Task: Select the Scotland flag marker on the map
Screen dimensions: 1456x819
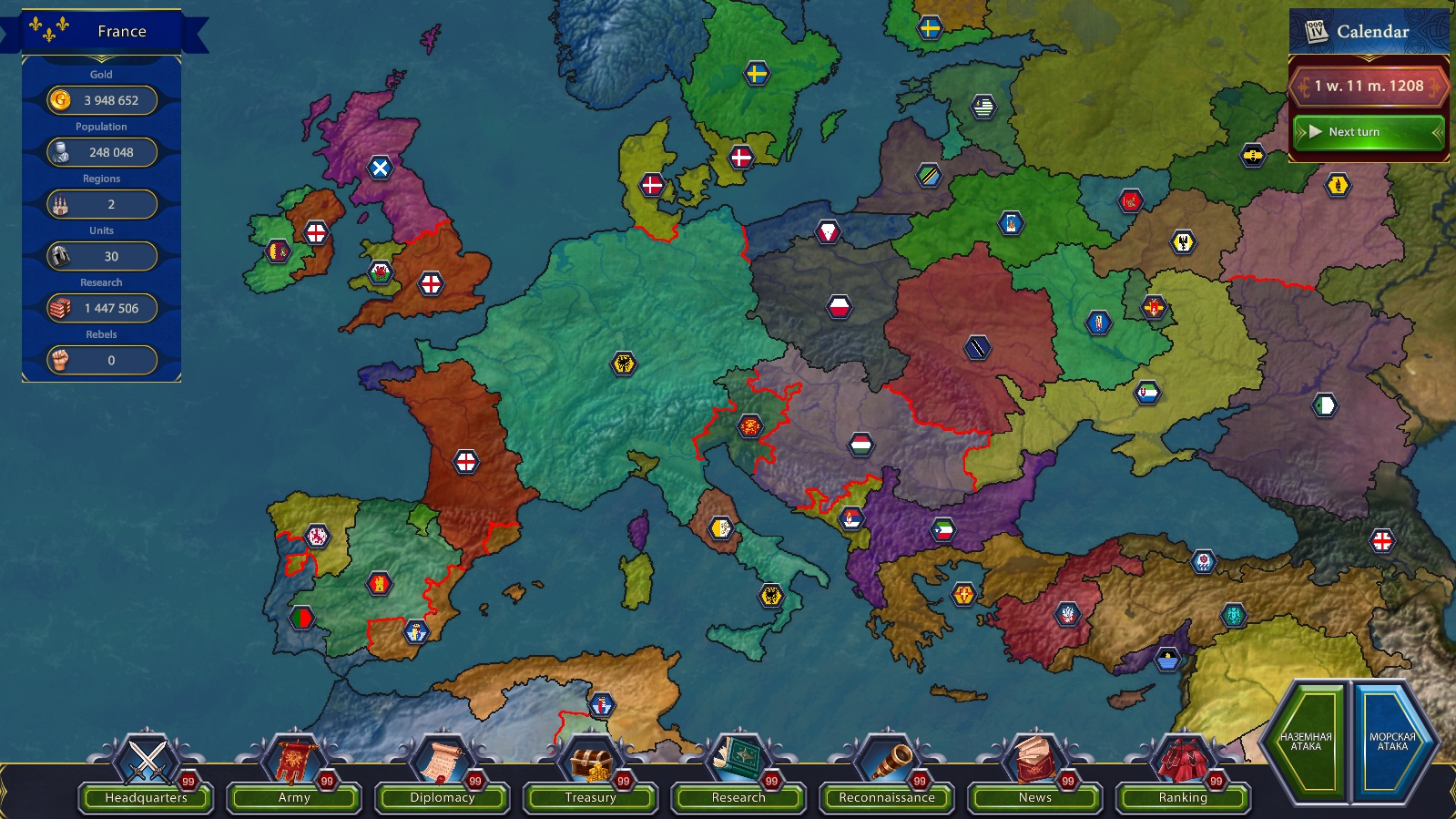Action: 382,169
